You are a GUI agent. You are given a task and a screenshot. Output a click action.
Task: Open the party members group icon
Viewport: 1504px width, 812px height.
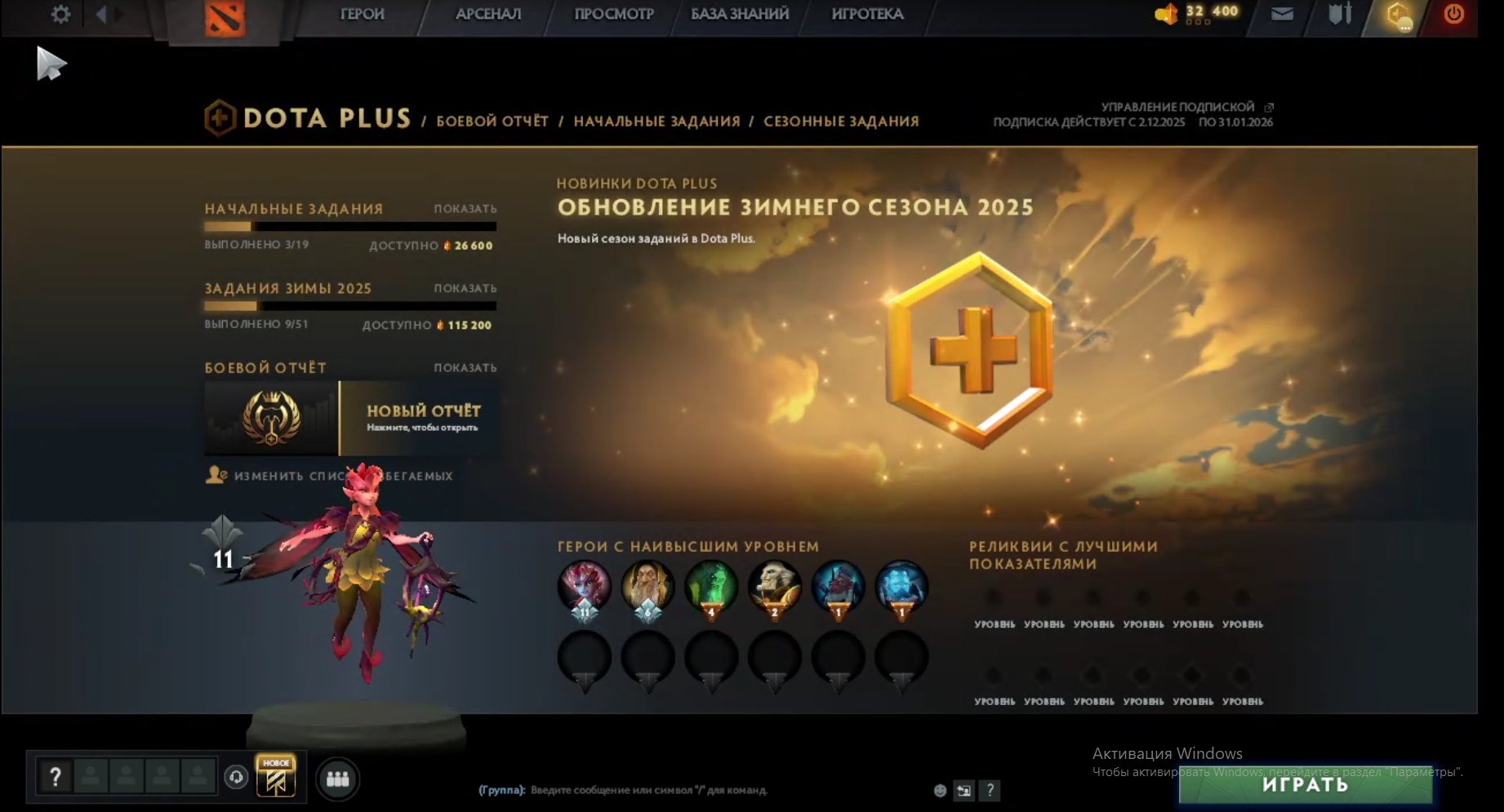point(336,777)
